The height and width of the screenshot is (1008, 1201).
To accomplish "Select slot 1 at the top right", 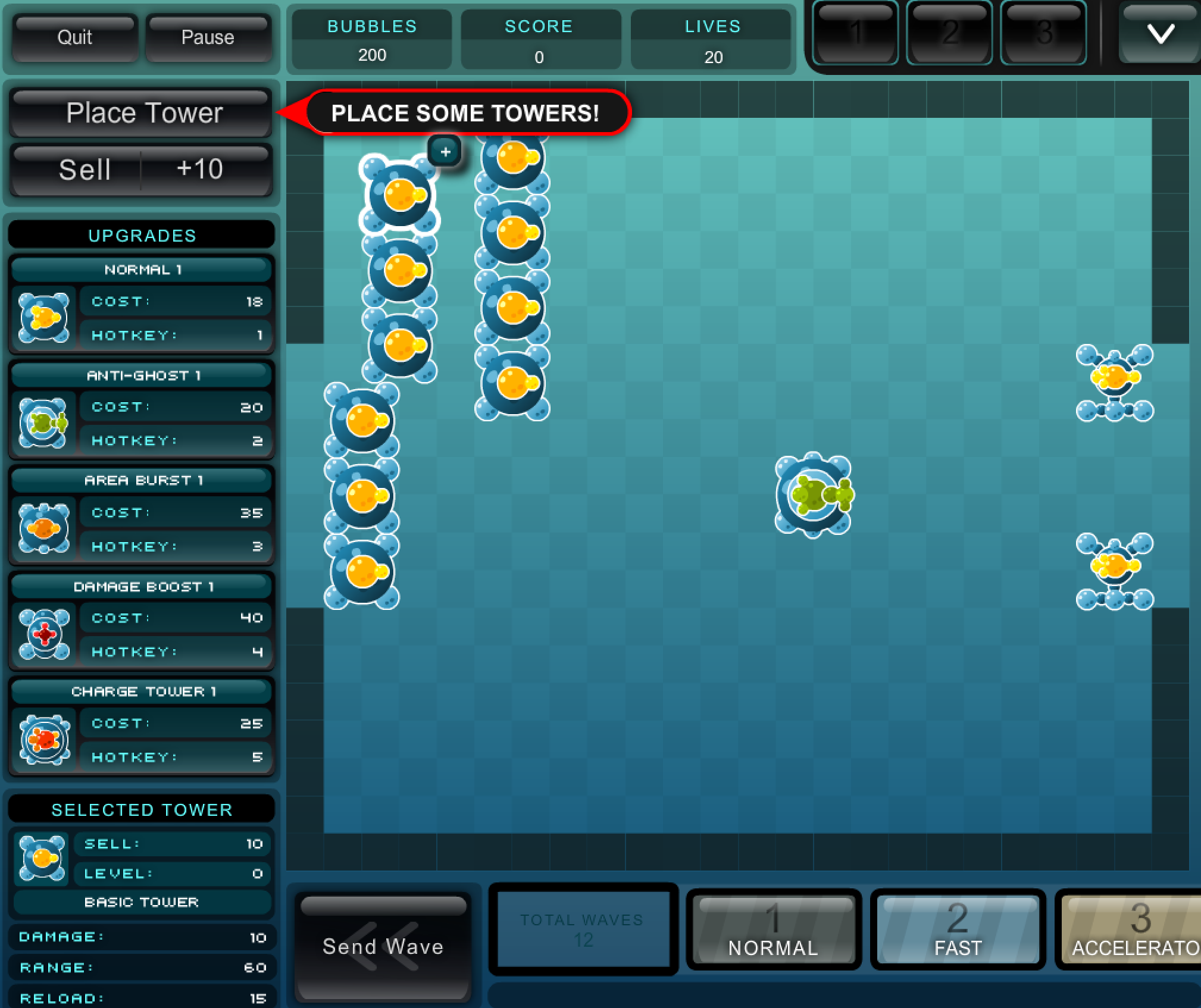I will [x=855, y=33].
